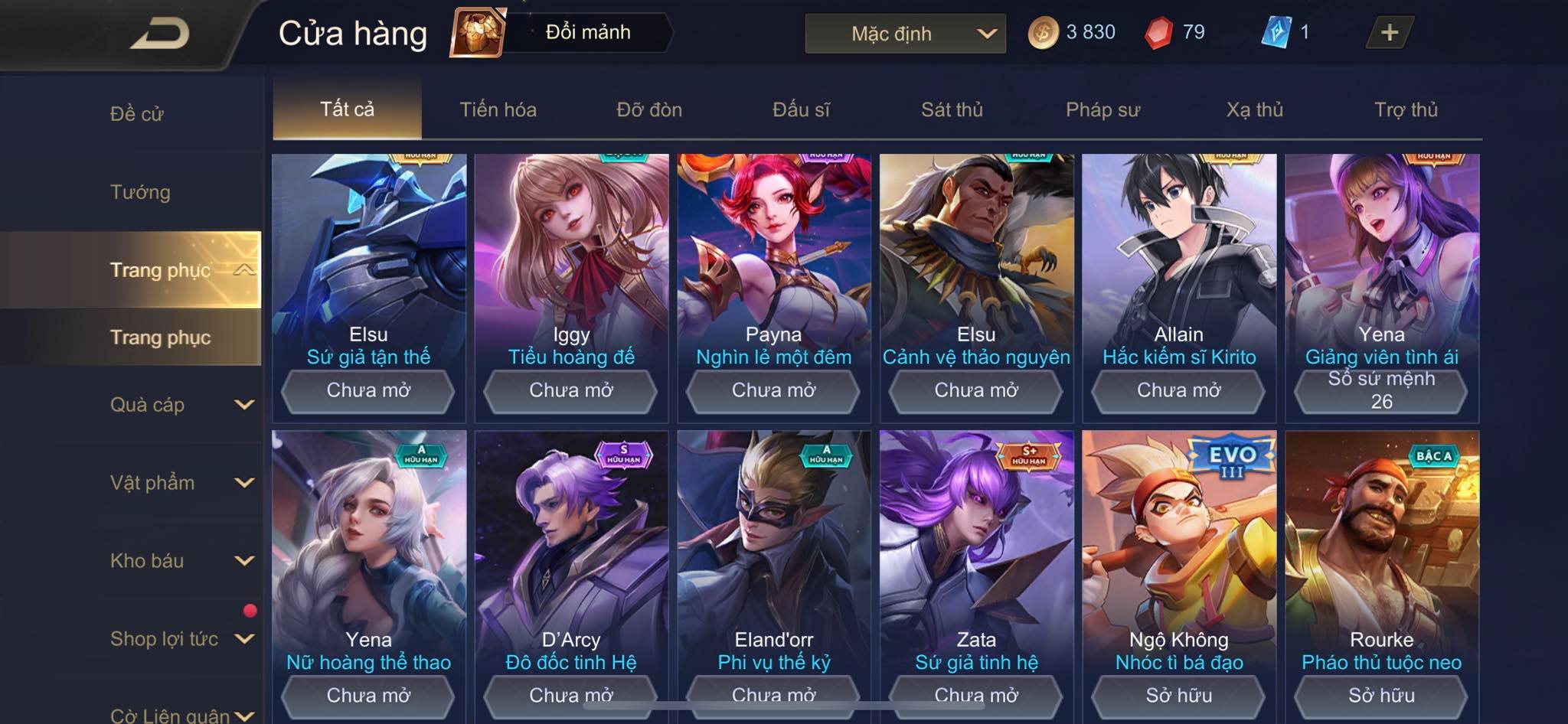Viewport: 1568px width, 724px height.
Task: Show the Sát thủ skins tab
Action: click(x=952, y=109)
